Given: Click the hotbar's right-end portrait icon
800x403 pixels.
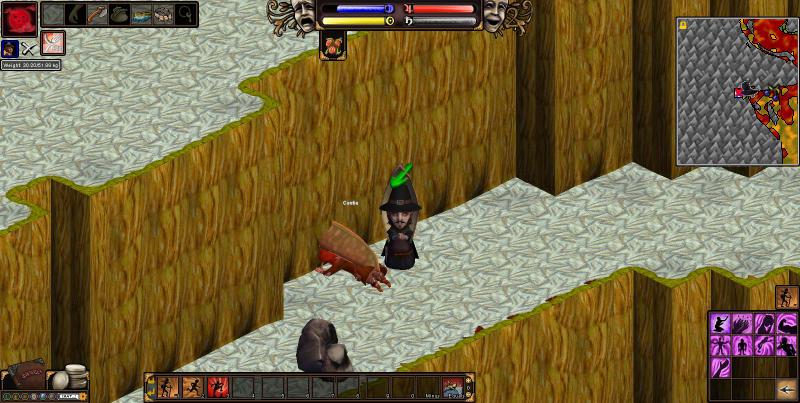Looking at the screenshot, I should click(x=456, y=387).
